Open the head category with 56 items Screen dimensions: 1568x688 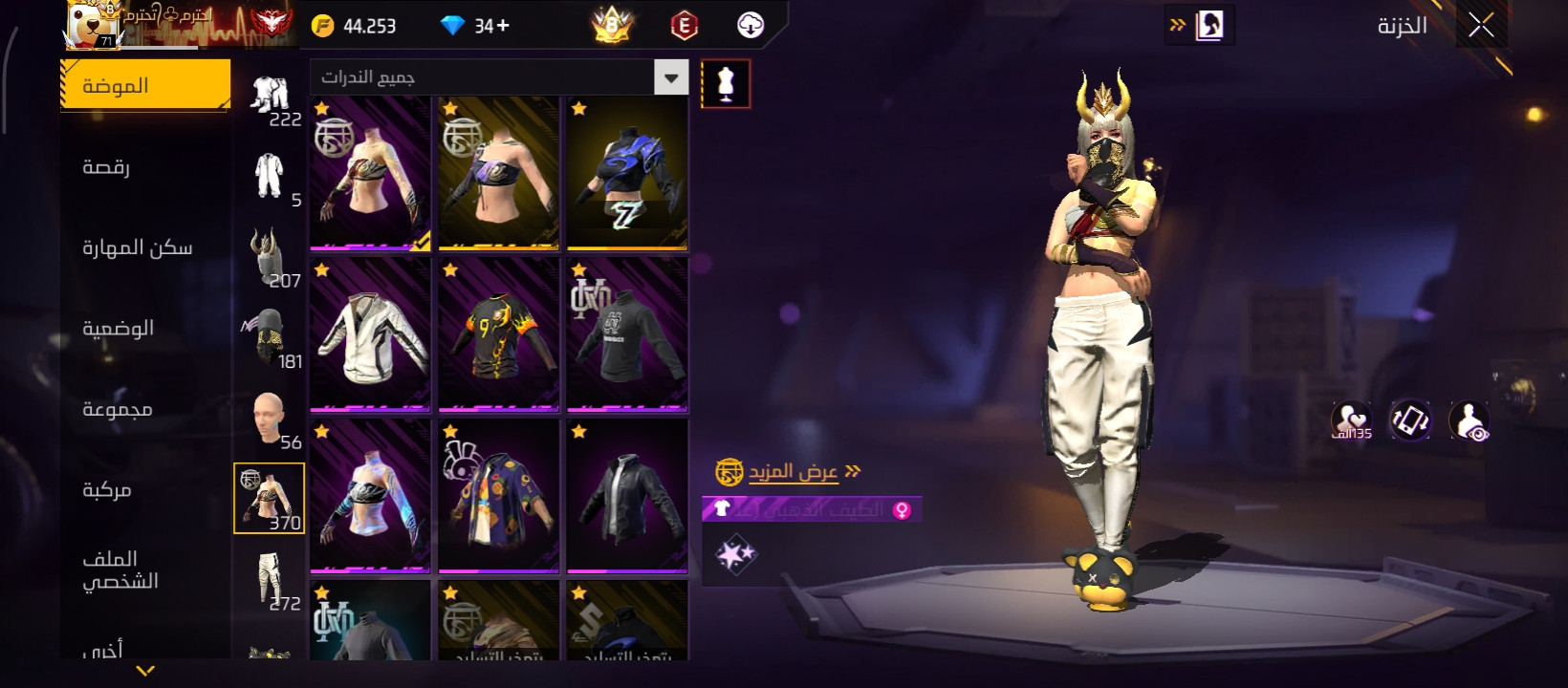click(270, 418)
